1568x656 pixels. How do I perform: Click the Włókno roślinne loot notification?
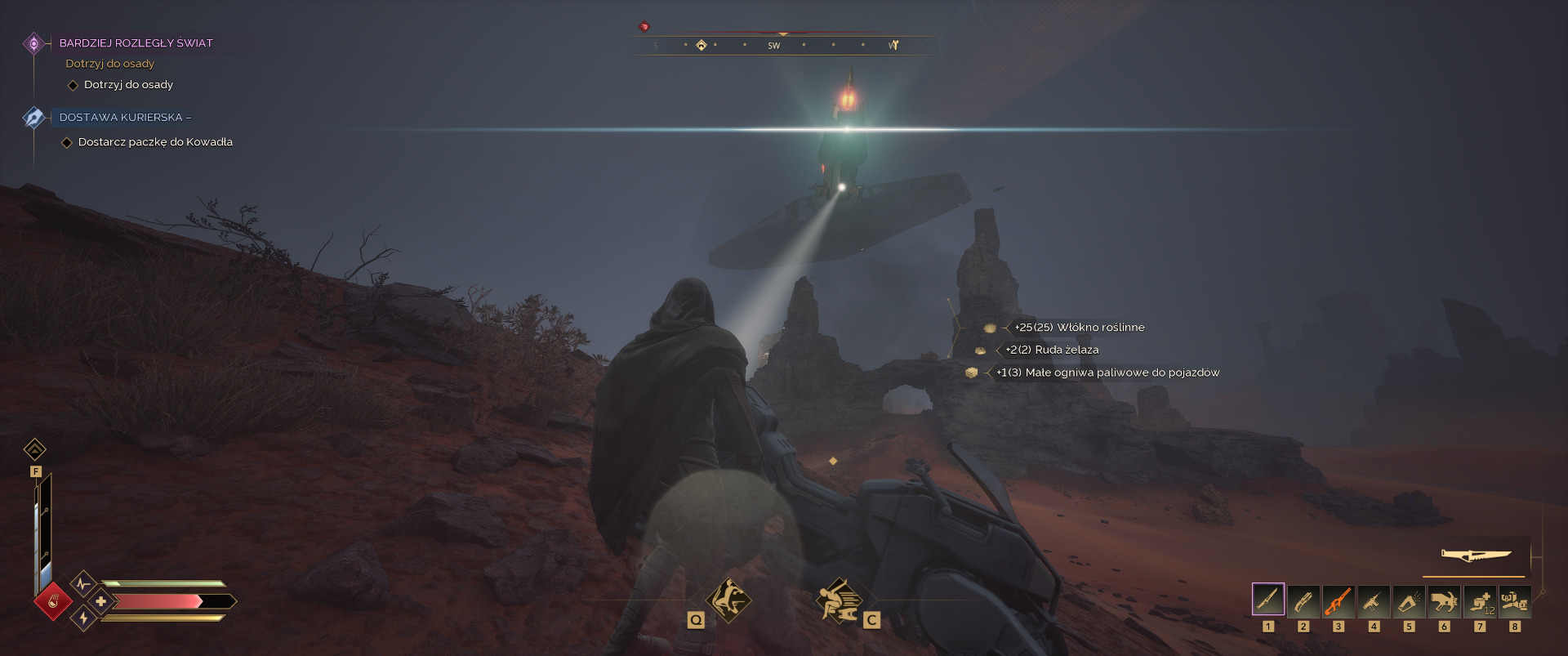1079,328
